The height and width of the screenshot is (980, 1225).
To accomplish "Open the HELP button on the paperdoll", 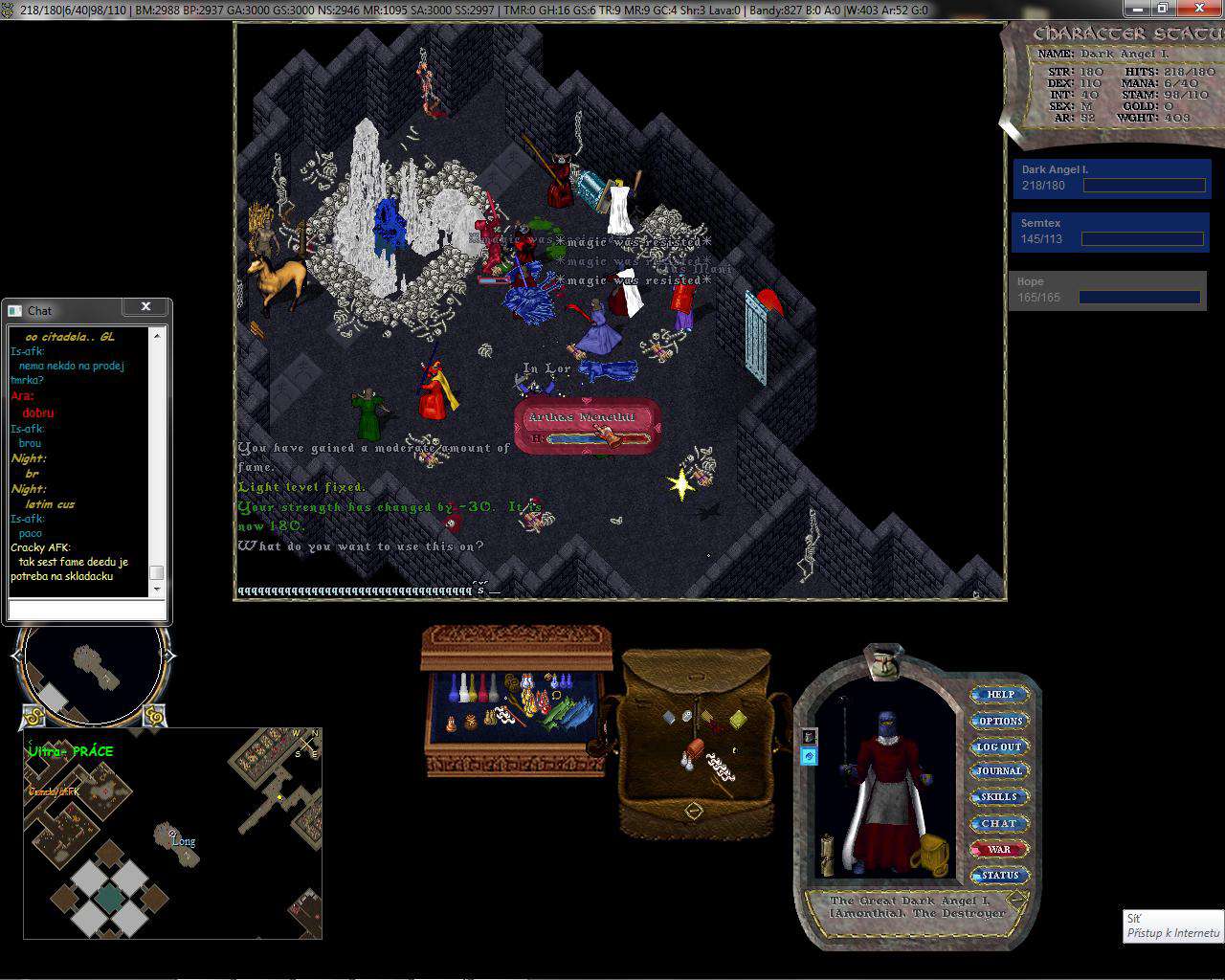I will [1000, 694].
